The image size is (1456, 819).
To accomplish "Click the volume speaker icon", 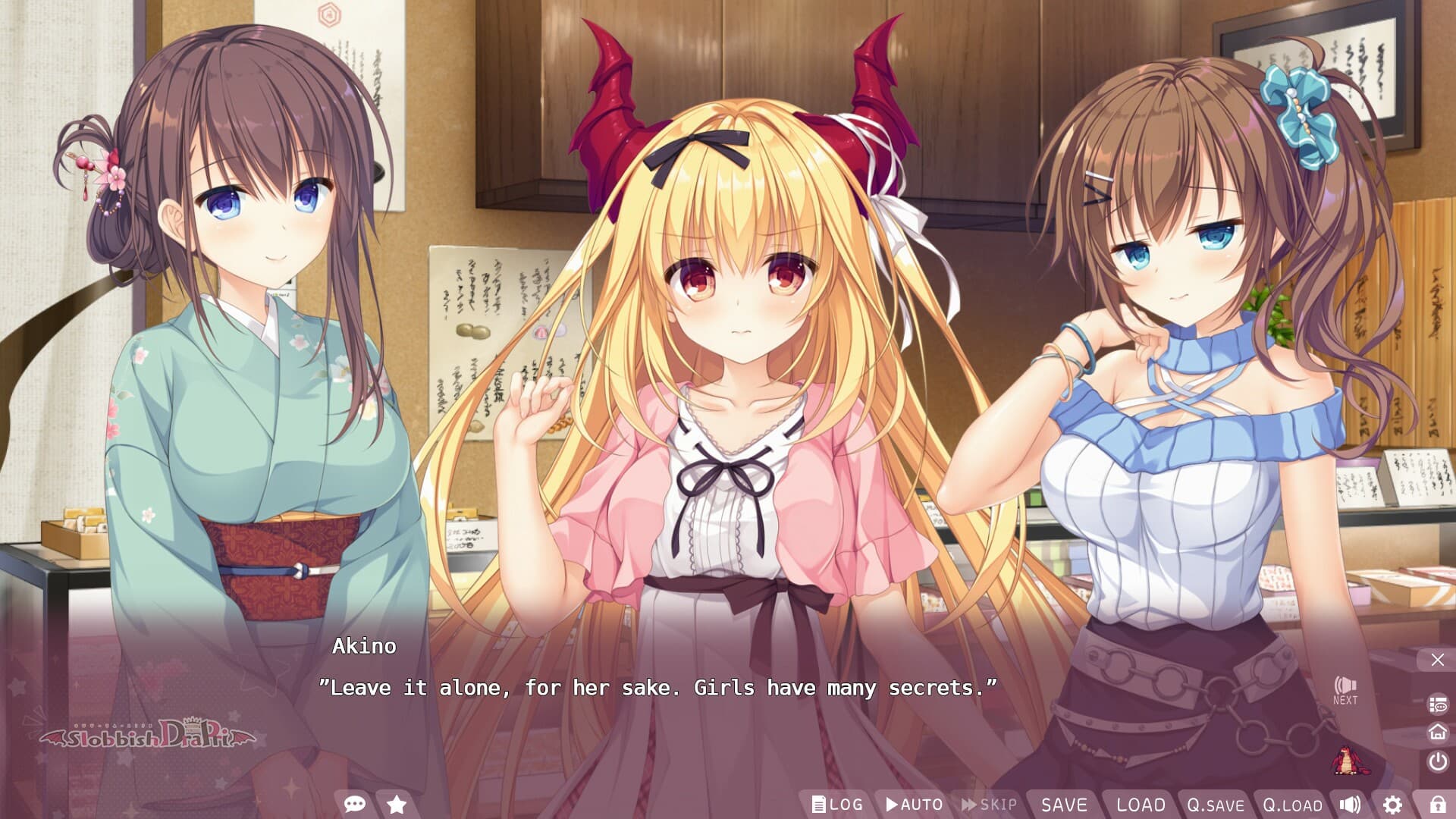I will [x=1351, y=805].
